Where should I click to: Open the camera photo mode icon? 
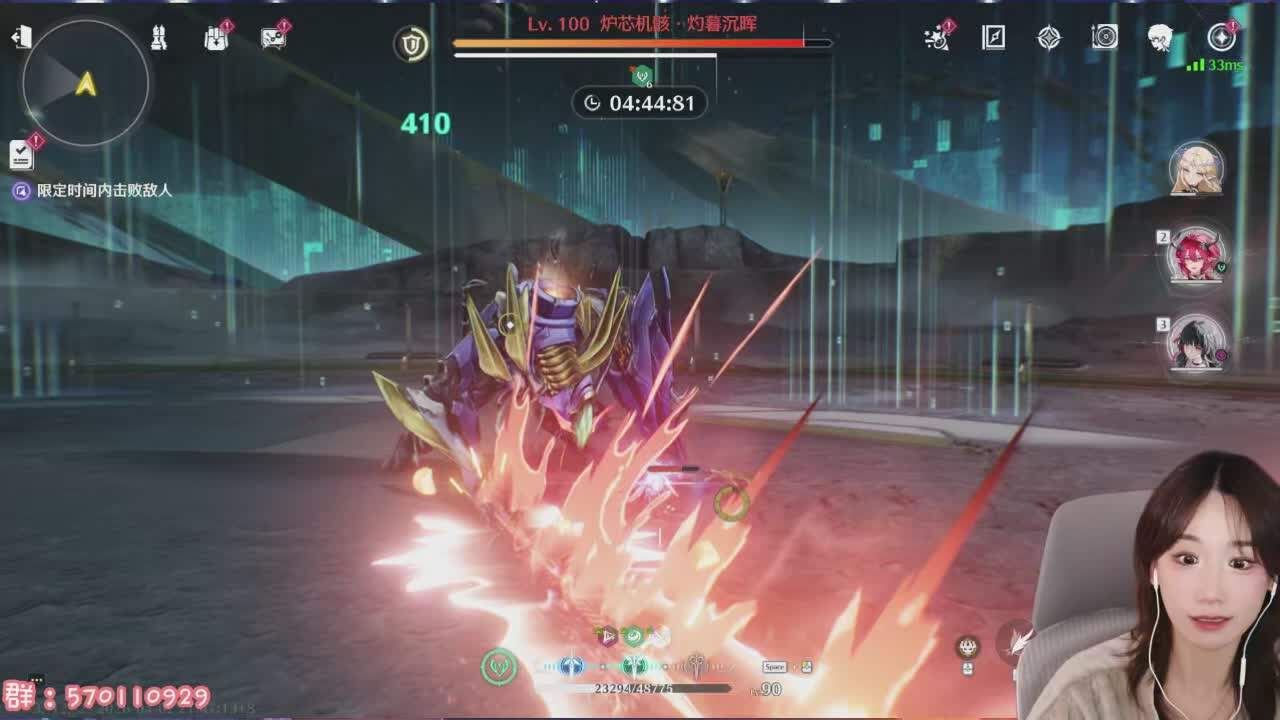[x=1105, y=38]
